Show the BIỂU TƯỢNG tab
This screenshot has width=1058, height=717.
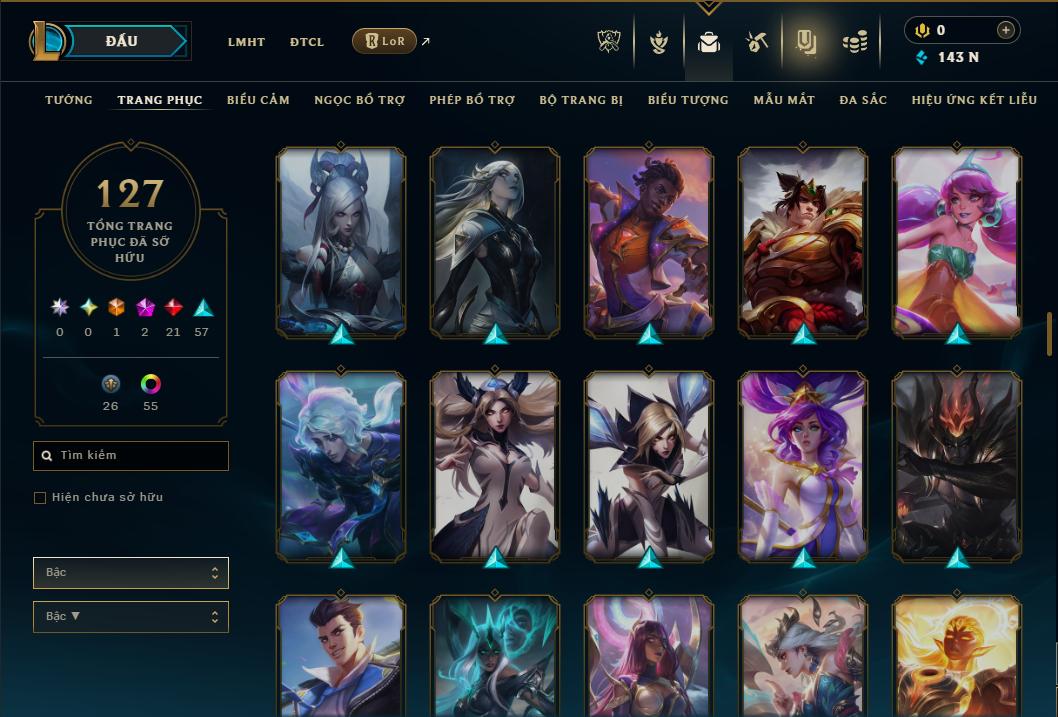688,100
